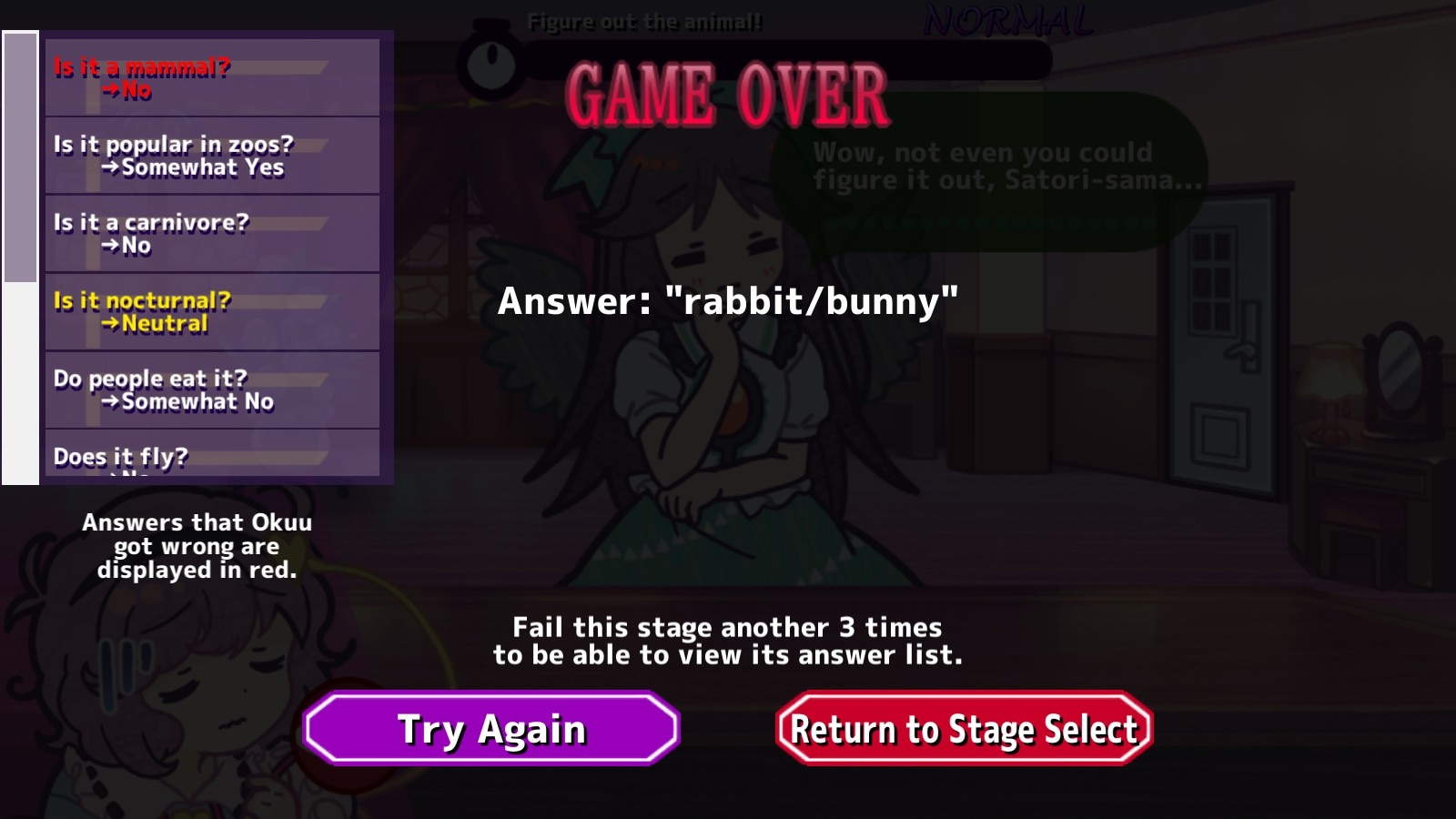Click the 'Figure out the animal!' header
Screen dimensions: 1456x819
[x=646, y=20]
